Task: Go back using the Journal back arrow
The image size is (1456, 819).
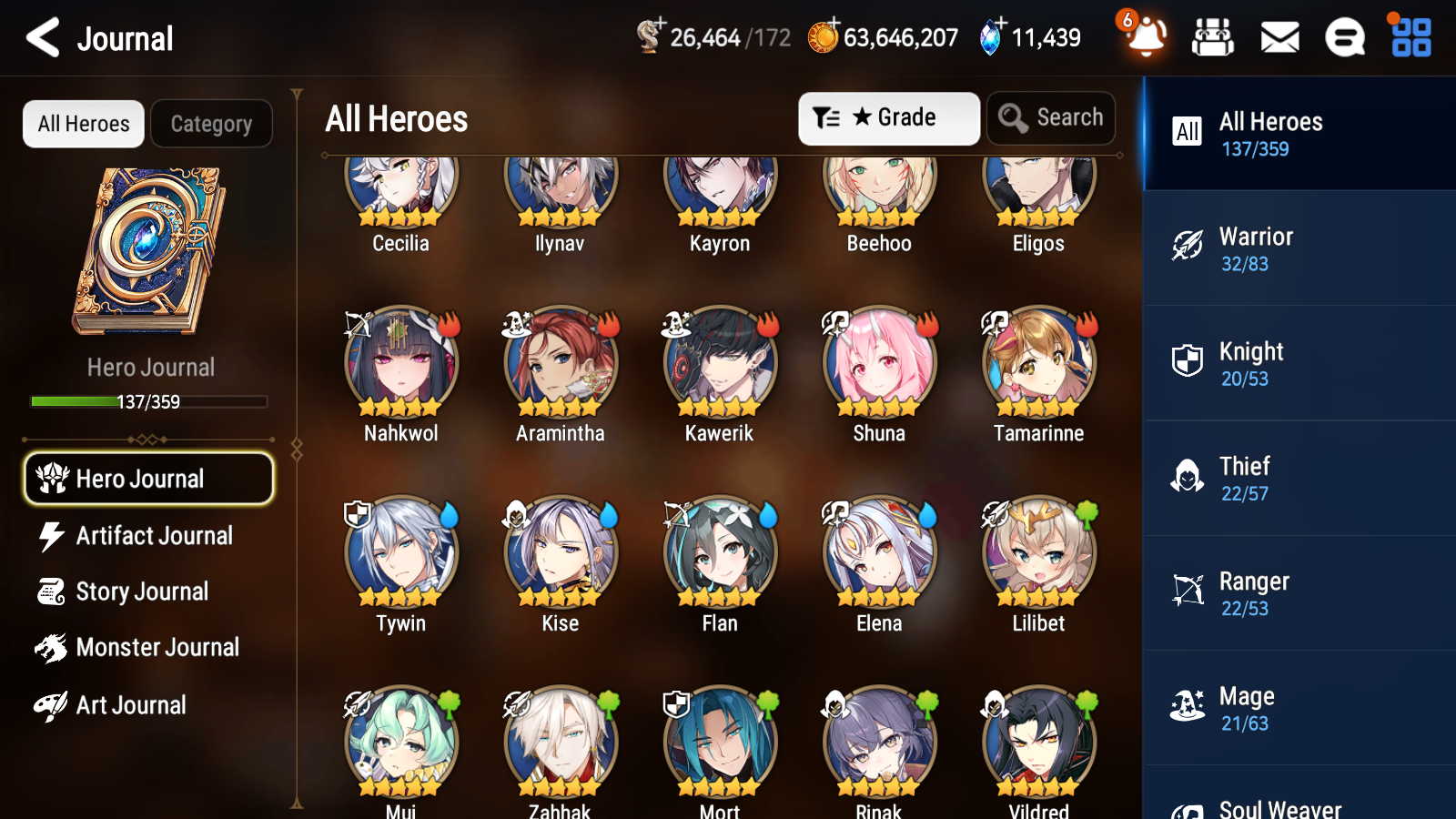Action: (x=40, y=38)
